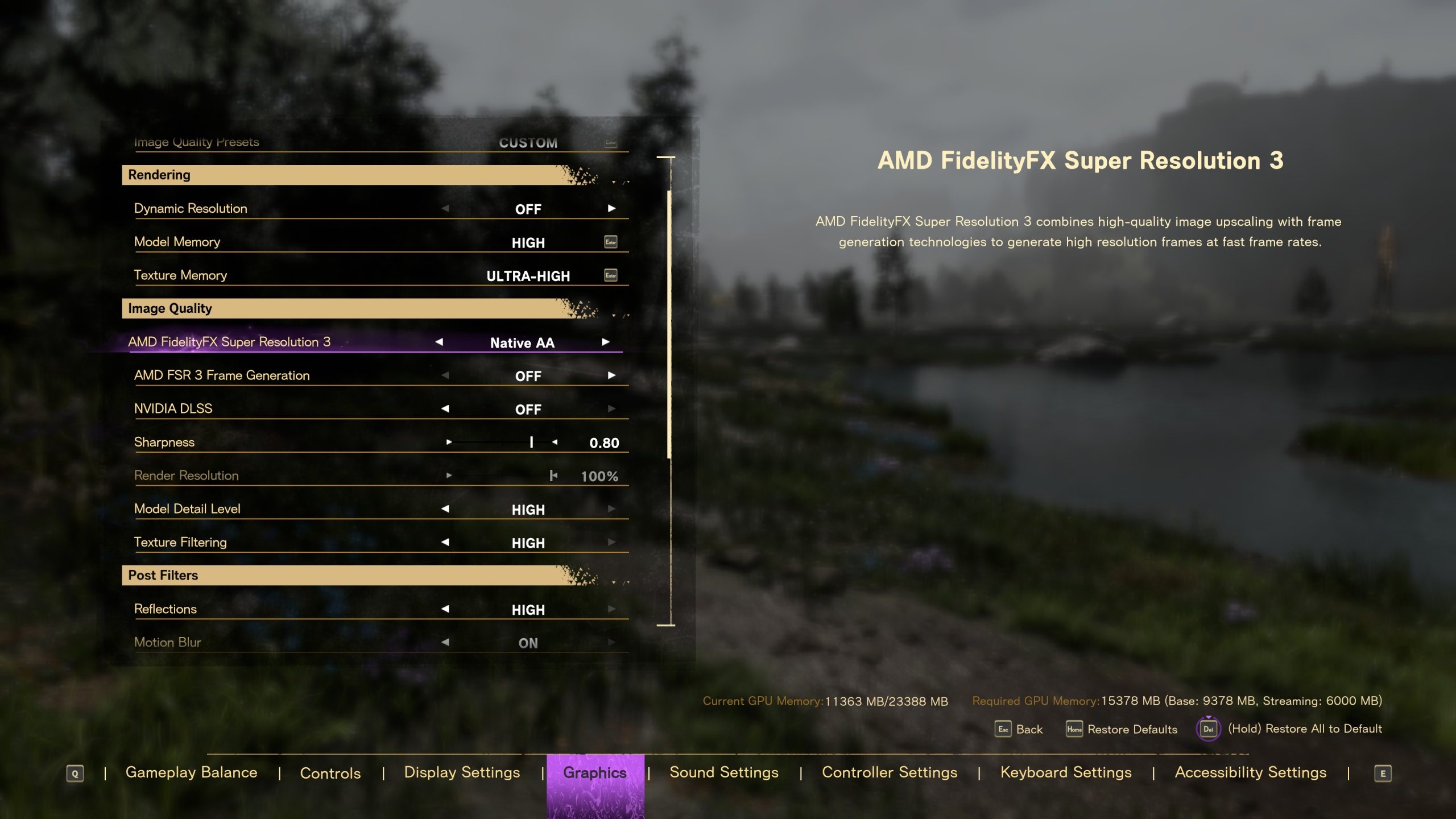The height and width of the screenshot is (819, 1456).
Task: Open the Controller Settings tab
Action: click(890, 772)
